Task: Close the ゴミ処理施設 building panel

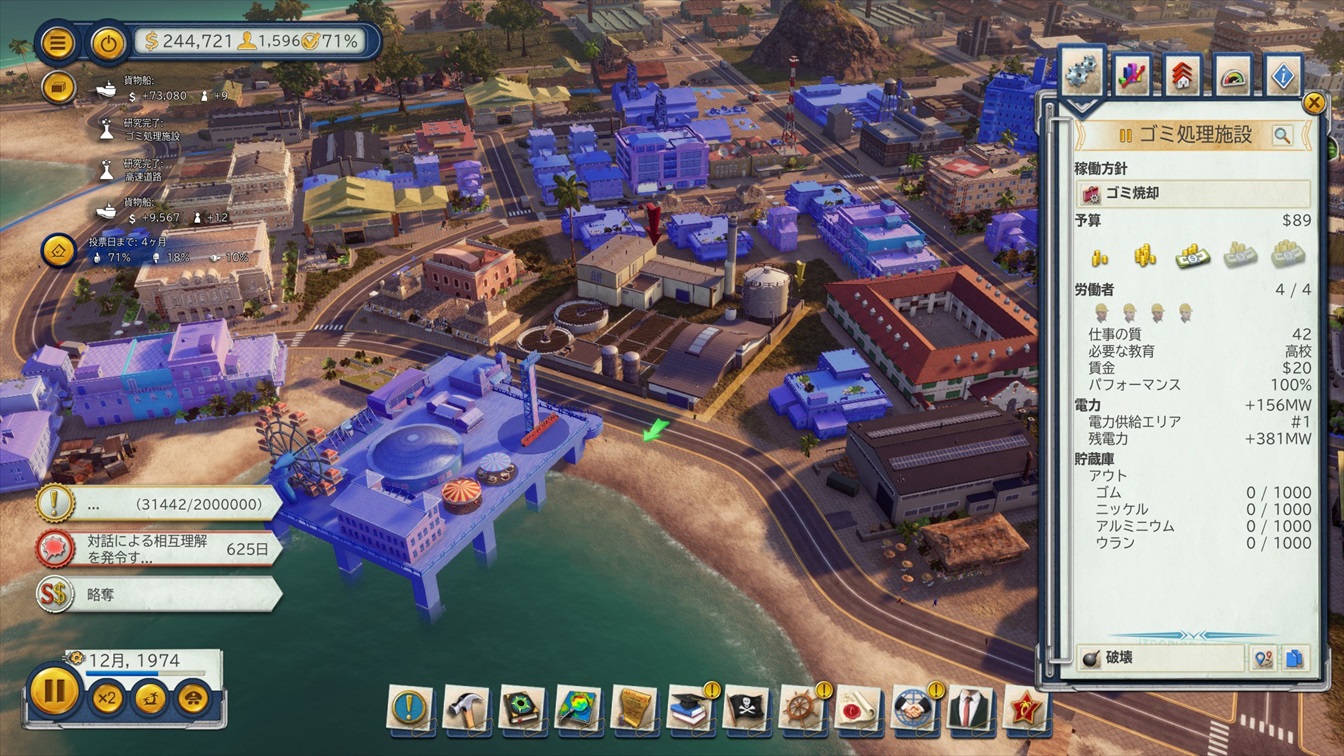Action: (1313, 103)
